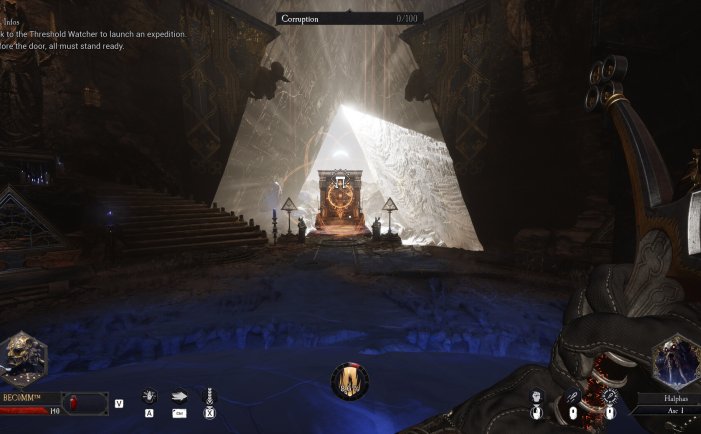Click the round emblem at bottom center
The width and height of the screenshot is (701, 434).
[349, 382]
